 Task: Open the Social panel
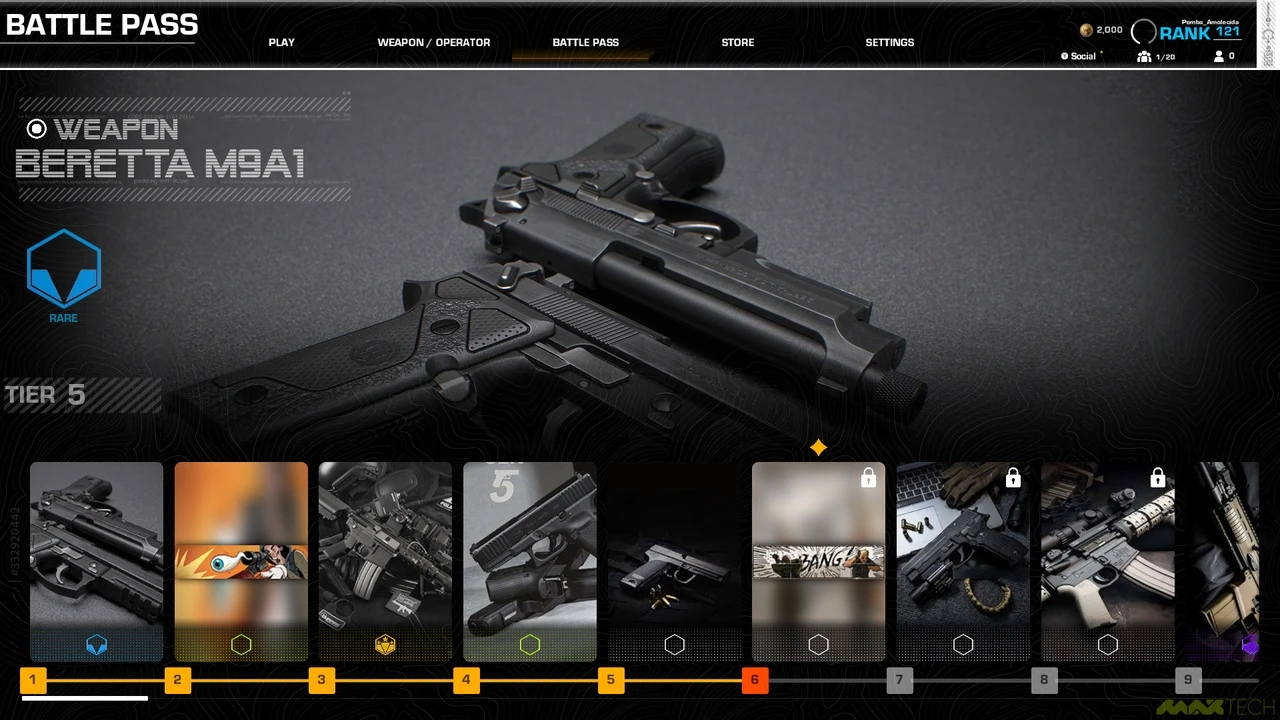(1083, 57)
